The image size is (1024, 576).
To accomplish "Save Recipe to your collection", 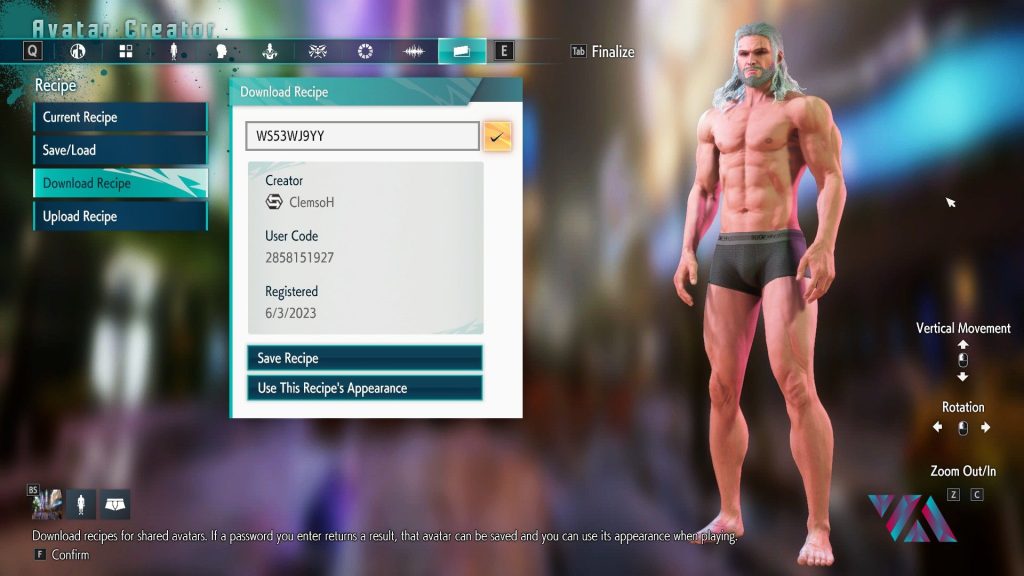I will point(364,358).
